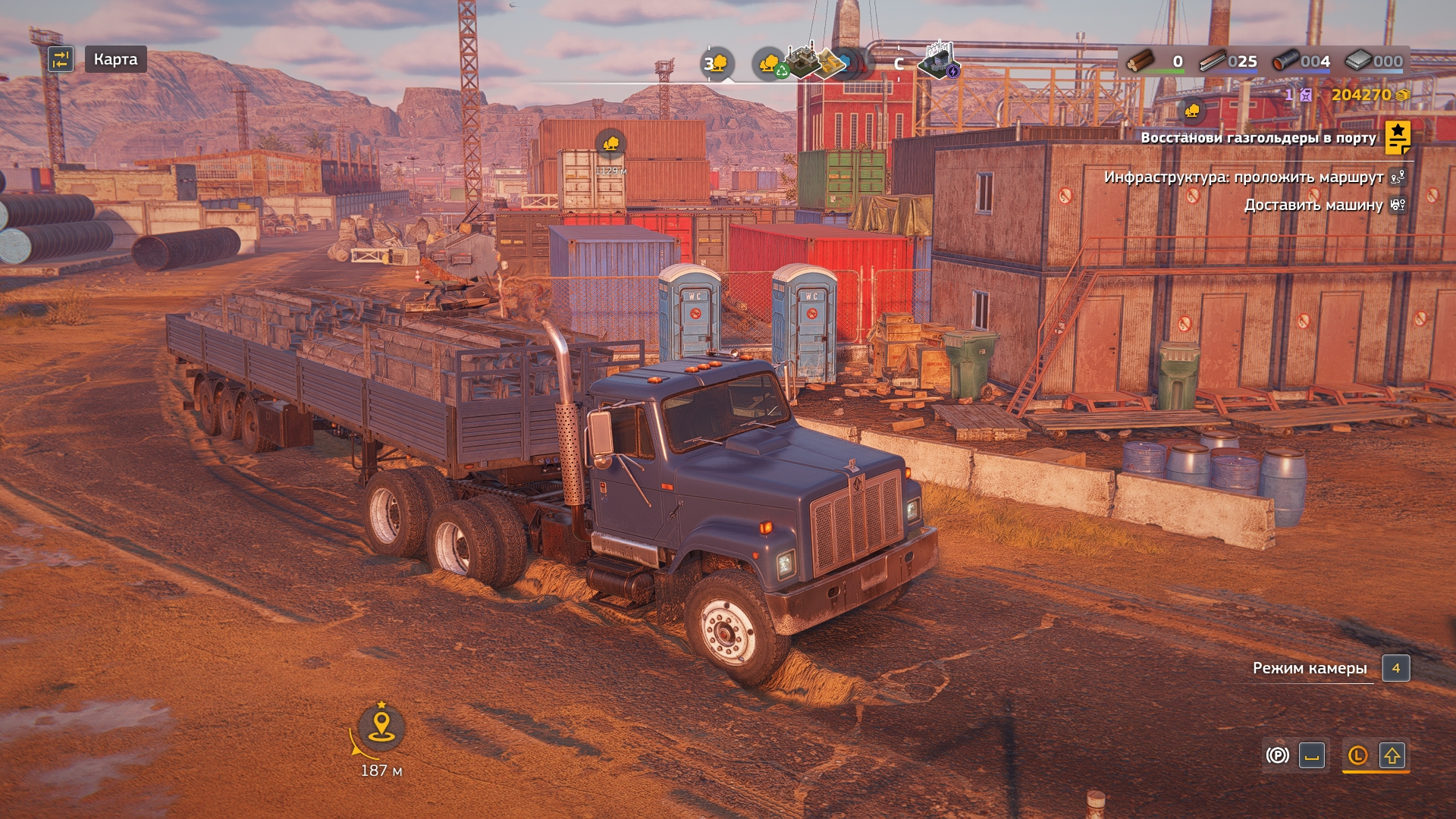1456x819 pixels.
Task: Toggle the parking brake icon
Action: pyautogui.click(x=1278, y=755)
